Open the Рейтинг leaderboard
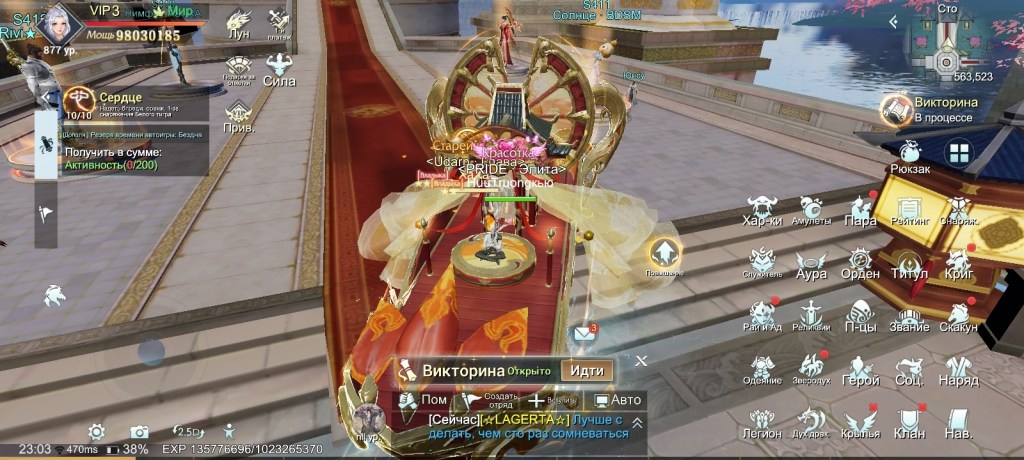 point(910,210)
